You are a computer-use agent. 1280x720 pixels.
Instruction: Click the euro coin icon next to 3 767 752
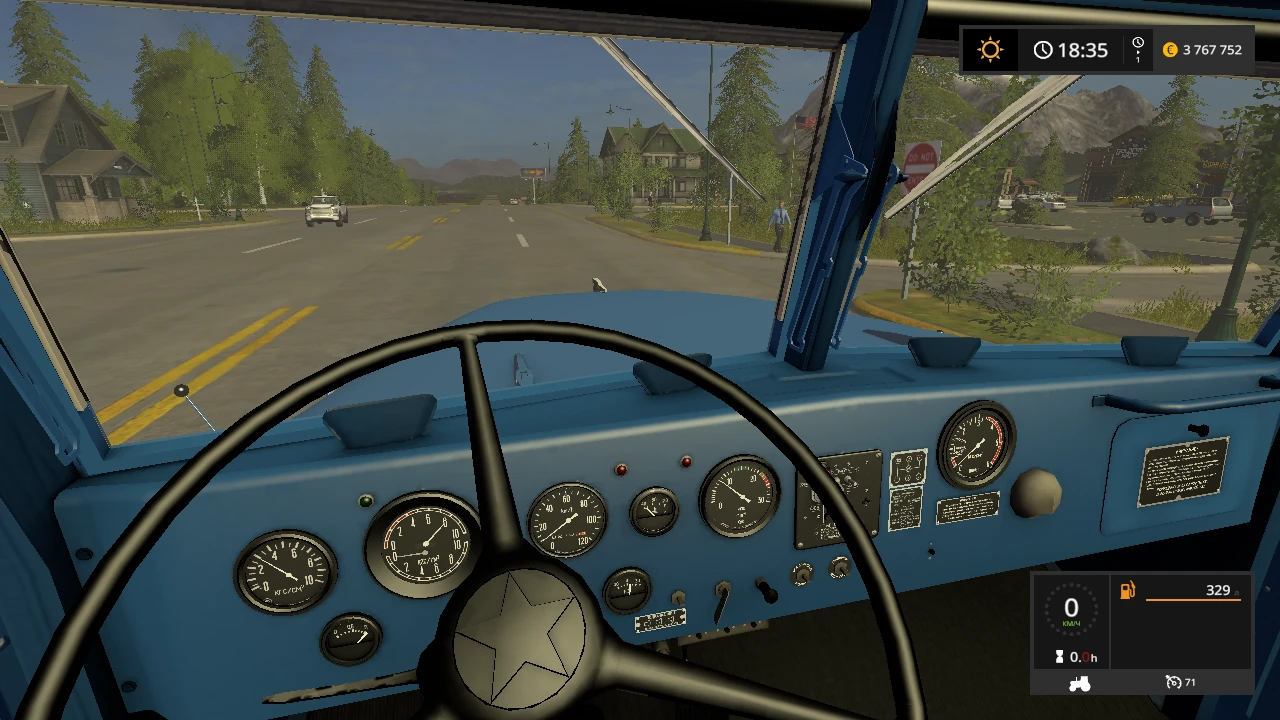(1169, 49)
